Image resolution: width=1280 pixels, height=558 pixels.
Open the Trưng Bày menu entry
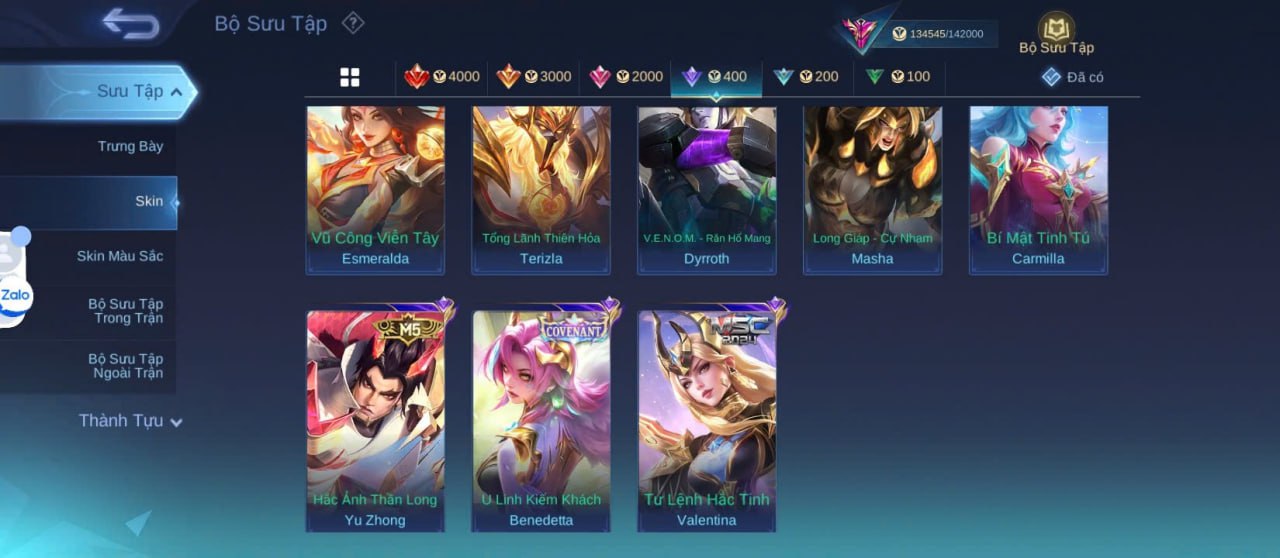pos(130,147)
